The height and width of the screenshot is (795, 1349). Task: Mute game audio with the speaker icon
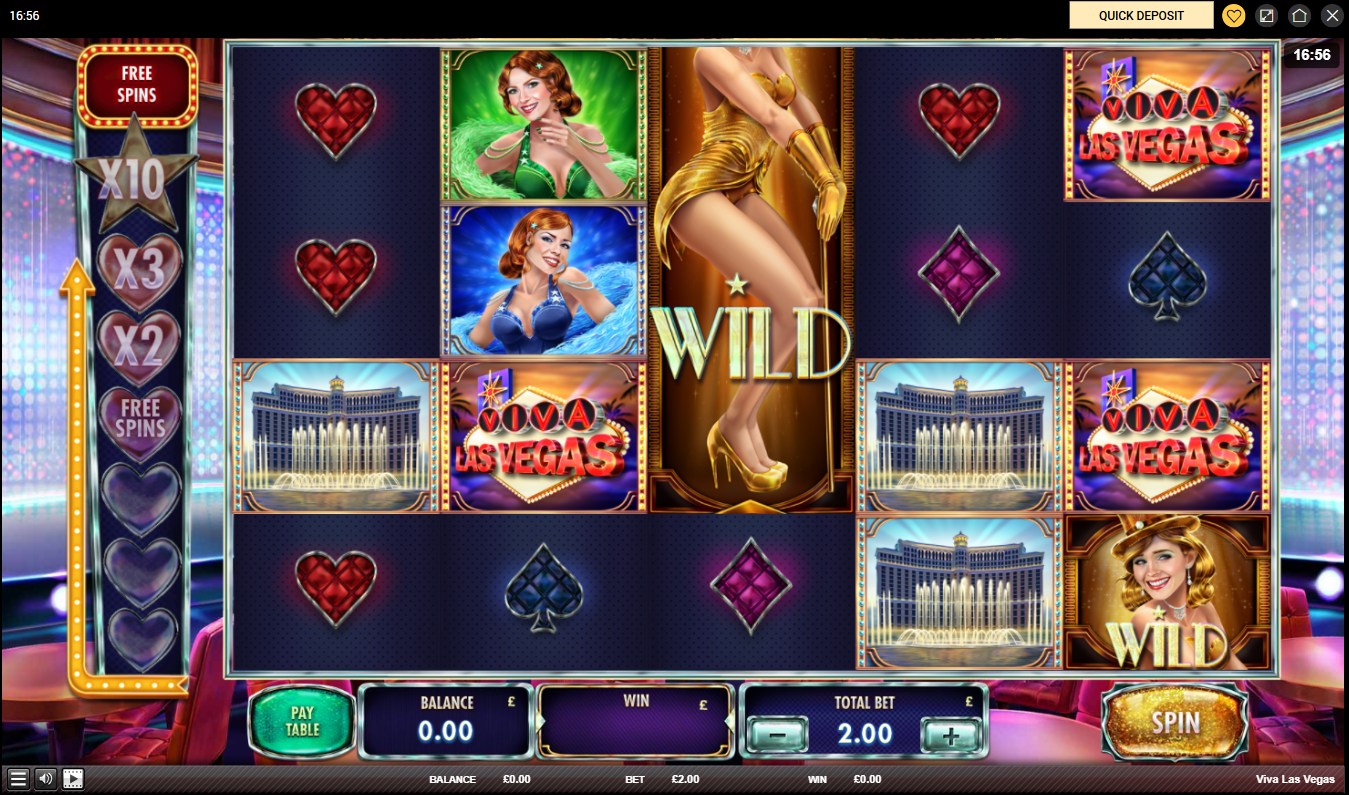coord(44,778)
